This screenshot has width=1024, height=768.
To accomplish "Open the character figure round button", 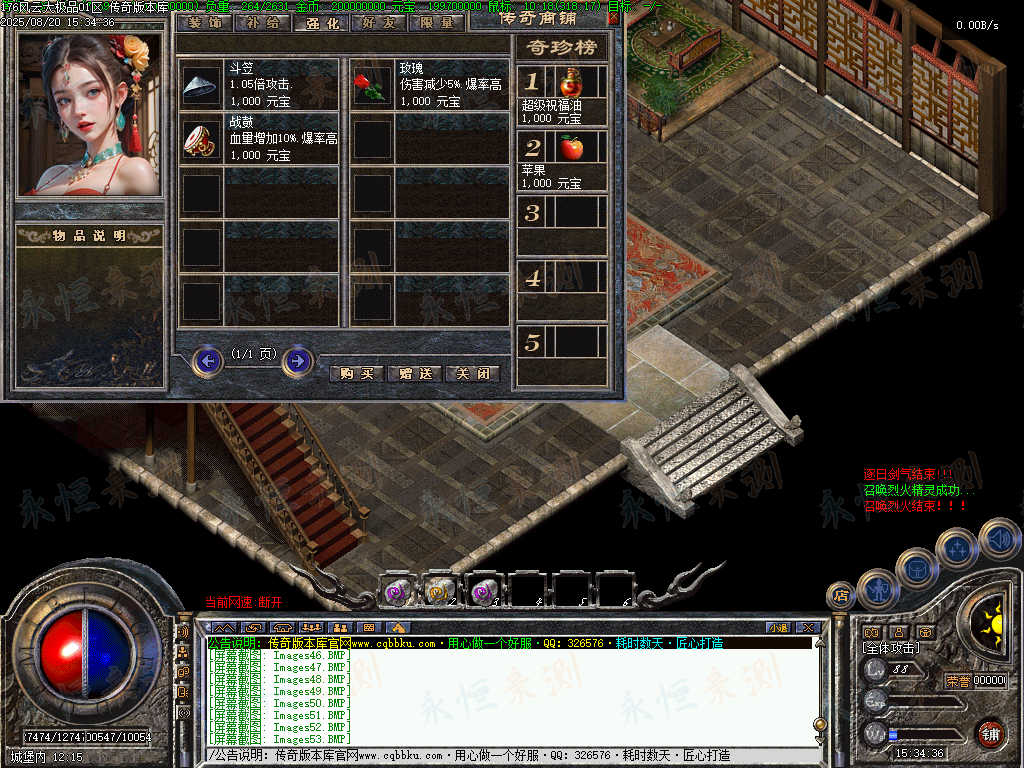I will 877,588.
